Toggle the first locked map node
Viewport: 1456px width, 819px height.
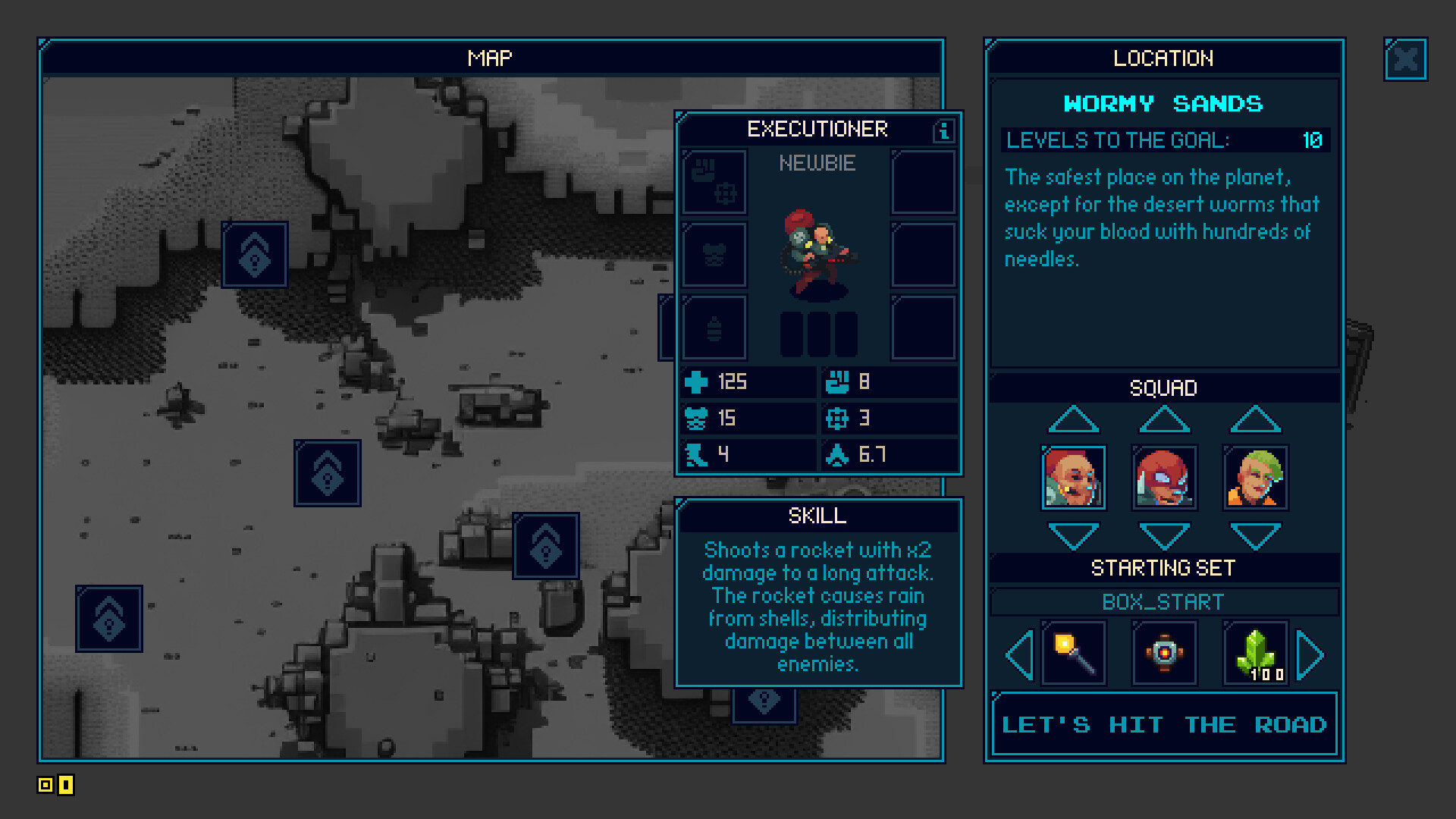pyautogui.click(x=254, y=255)
